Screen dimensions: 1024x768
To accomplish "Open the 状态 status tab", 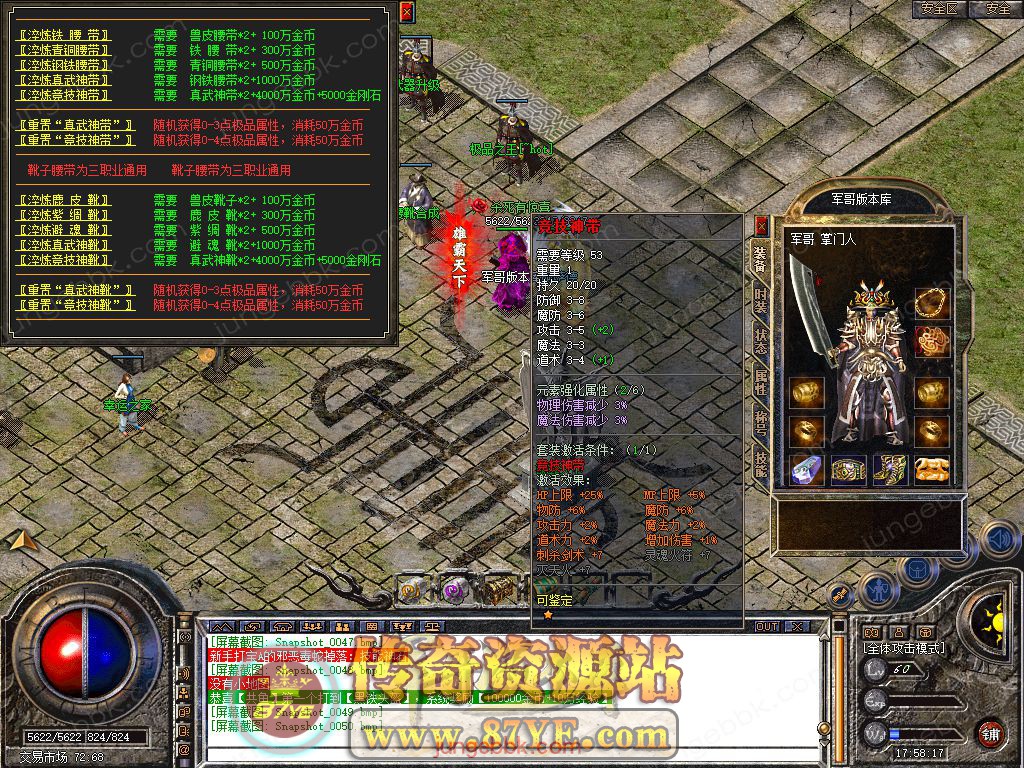I will (x=760, y=339).
